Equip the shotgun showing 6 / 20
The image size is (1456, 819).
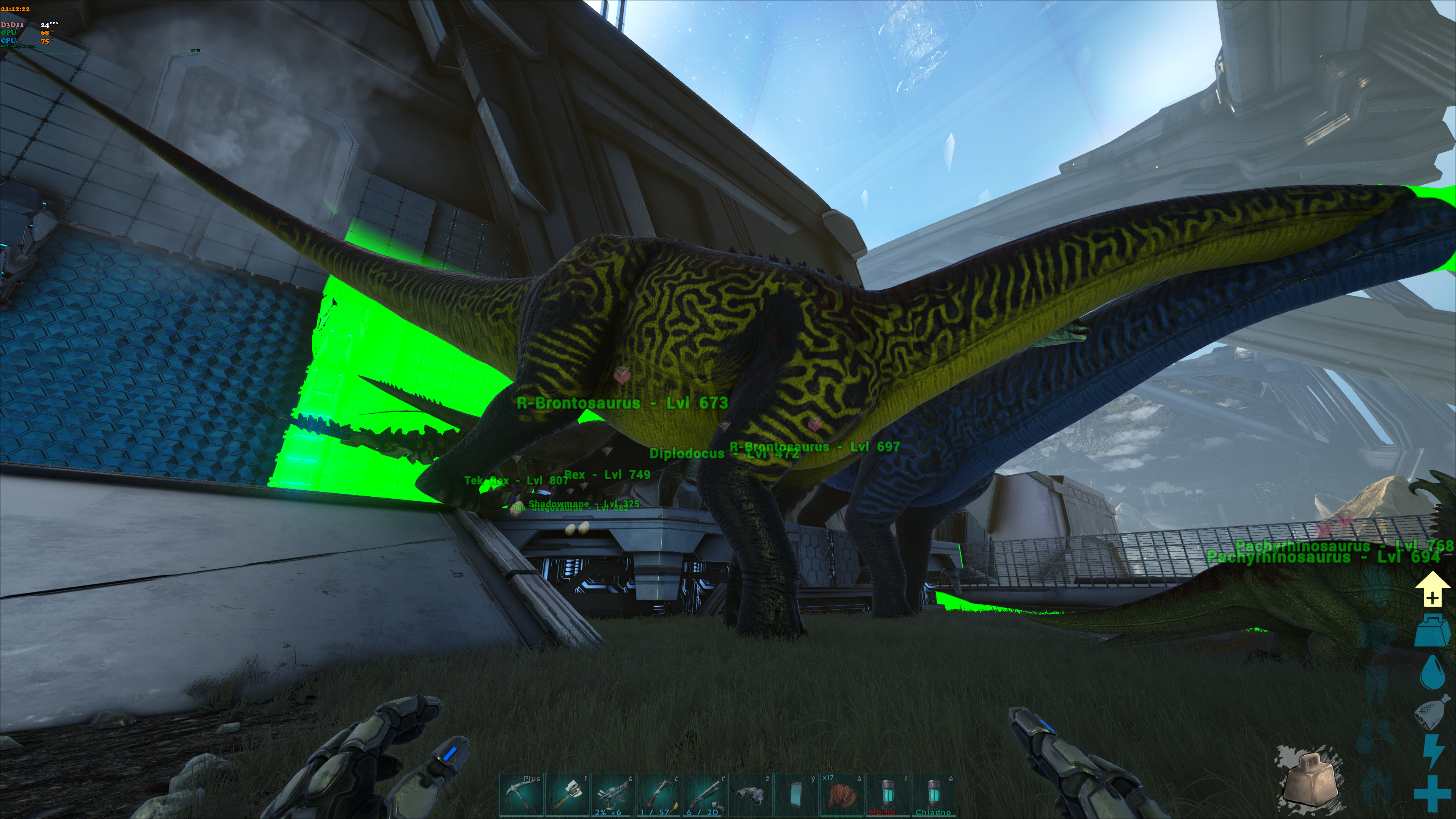pyautogui.click(x=704, y=795)
